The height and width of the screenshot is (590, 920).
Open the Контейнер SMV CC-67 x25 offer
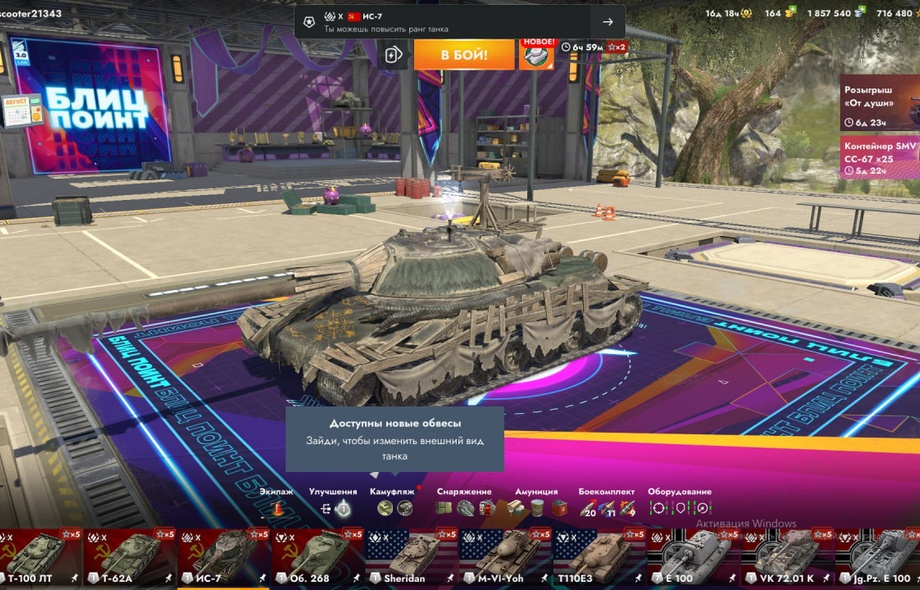point(879,158)
